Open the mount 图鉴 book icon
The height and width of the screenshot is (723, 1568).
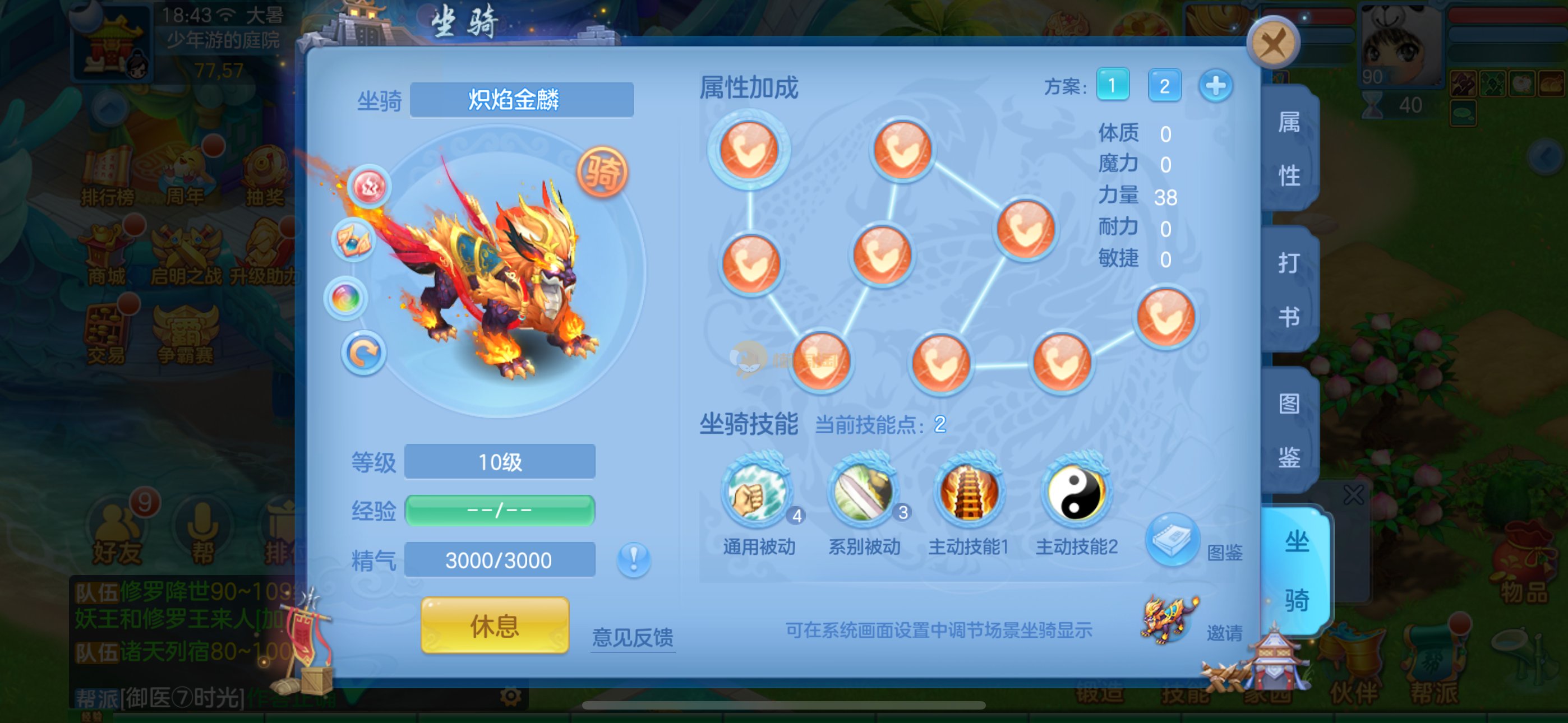(1172, 539)
